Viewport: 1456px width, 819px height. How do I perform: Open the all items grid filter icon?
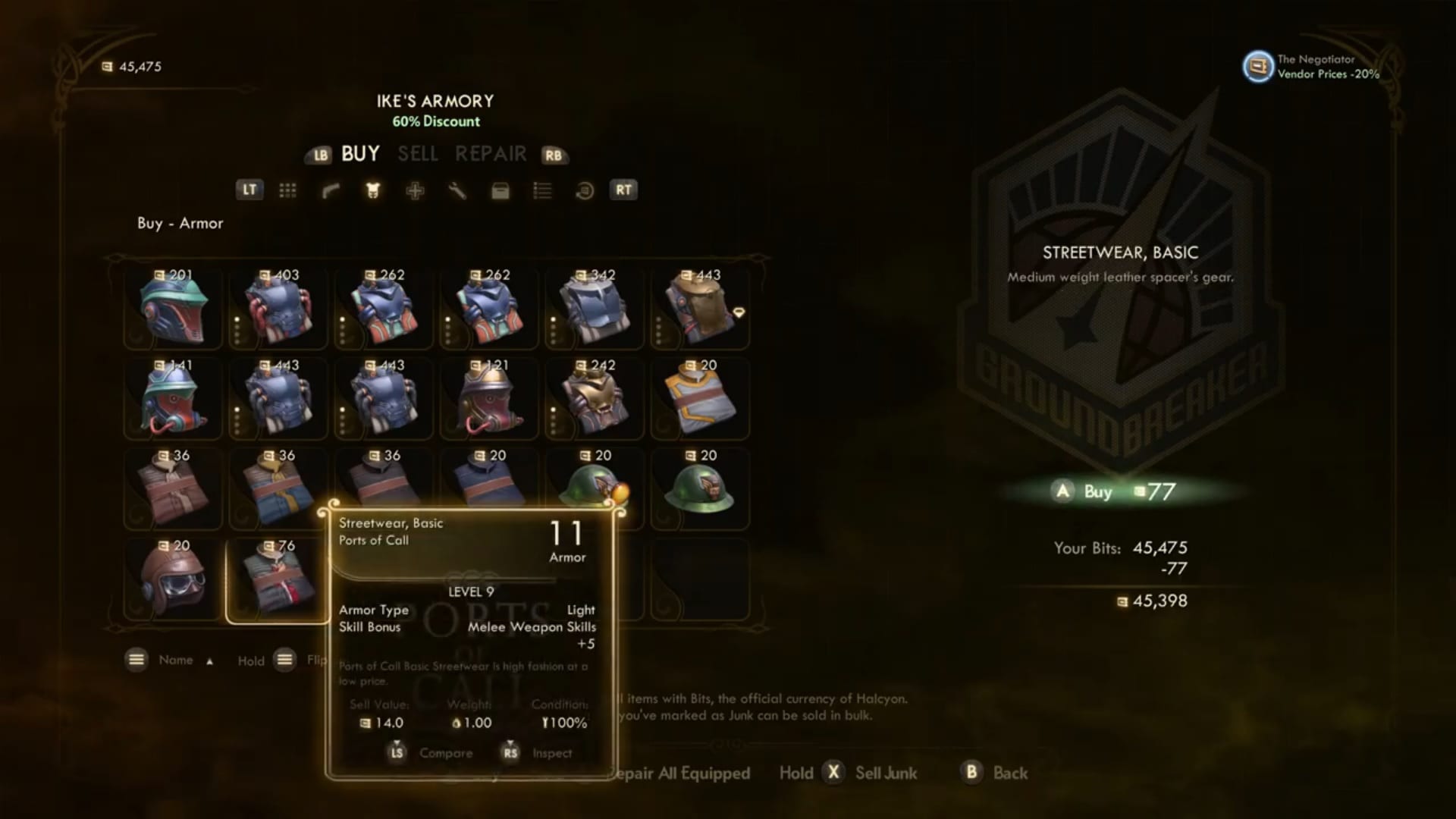pyautogui.click(x=288, y=190)
